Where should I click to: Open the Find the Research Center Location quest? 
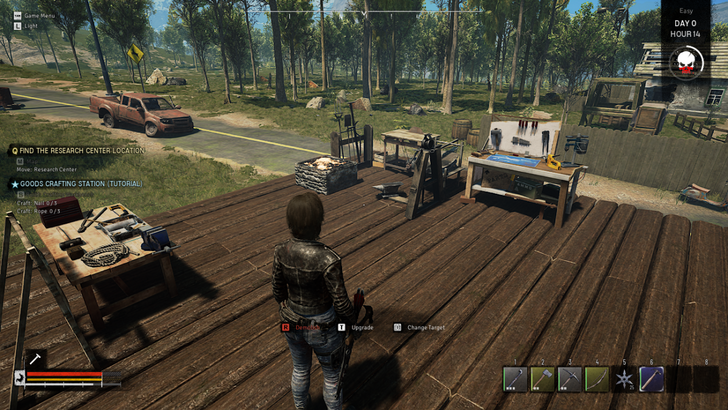click(82, 150)
